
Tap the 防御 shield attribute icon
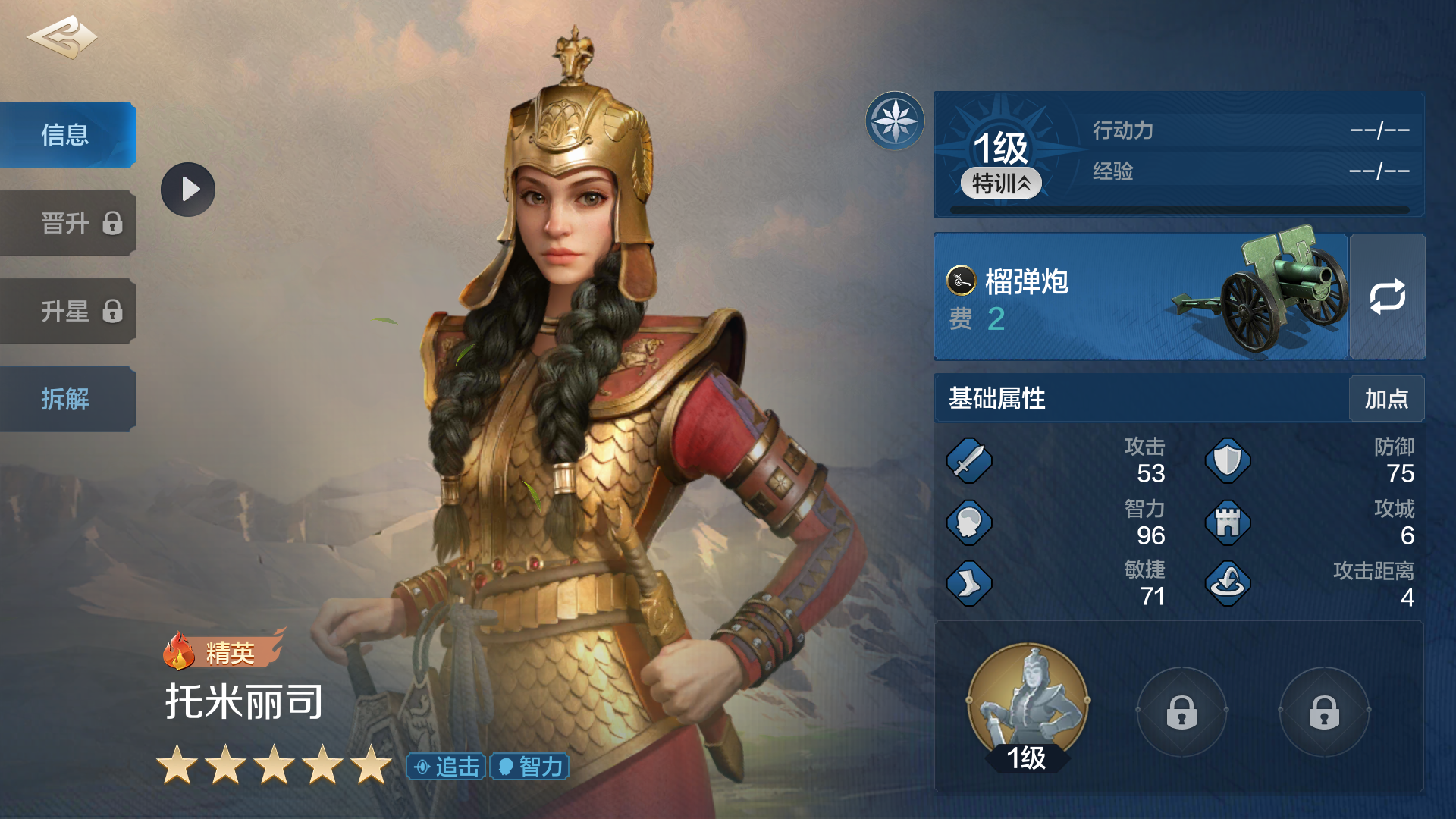coord(1228,460)
